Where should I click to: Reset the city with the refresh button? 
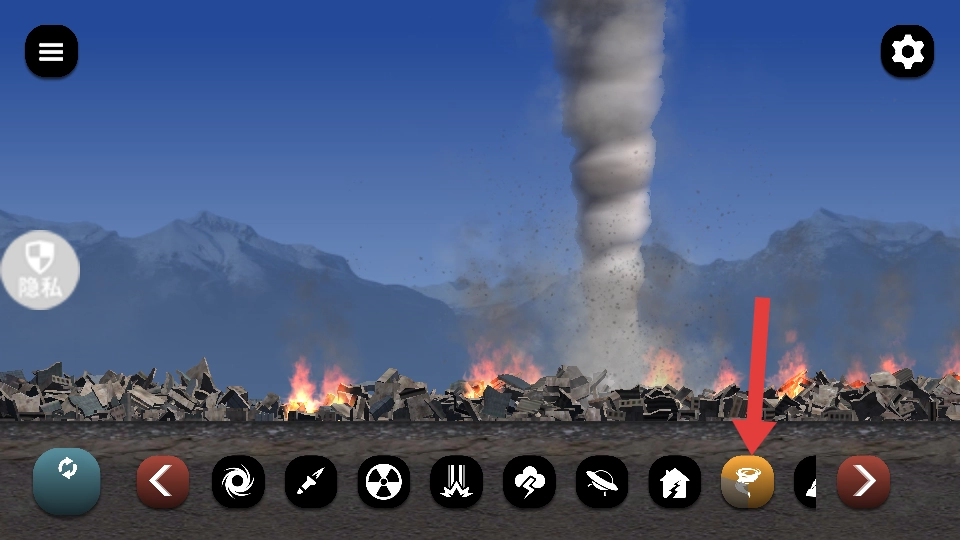(66, 481)
